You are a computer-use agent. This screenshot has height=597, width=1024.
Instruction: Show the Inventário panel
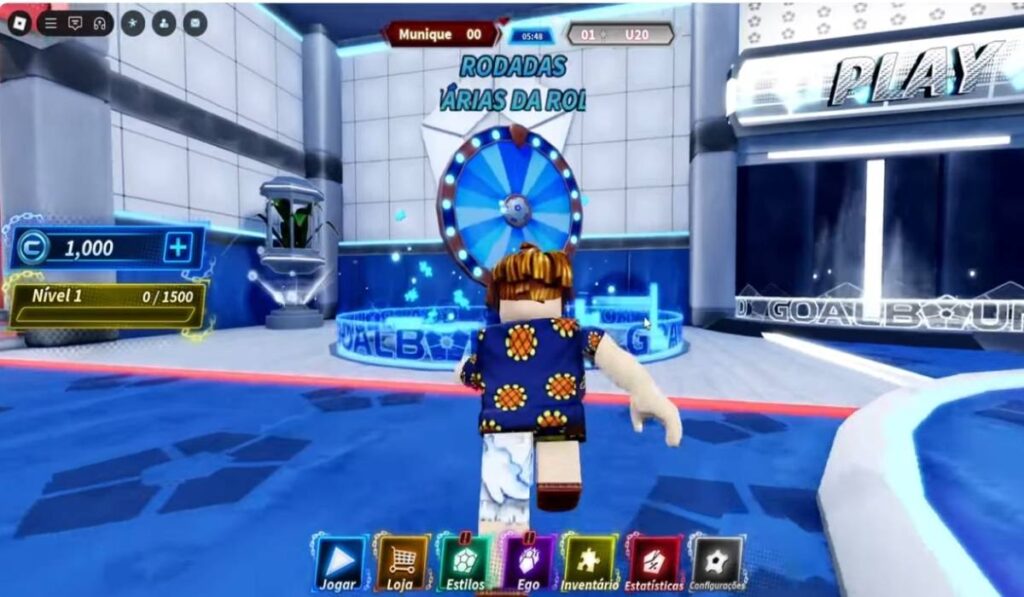point(589,563)
